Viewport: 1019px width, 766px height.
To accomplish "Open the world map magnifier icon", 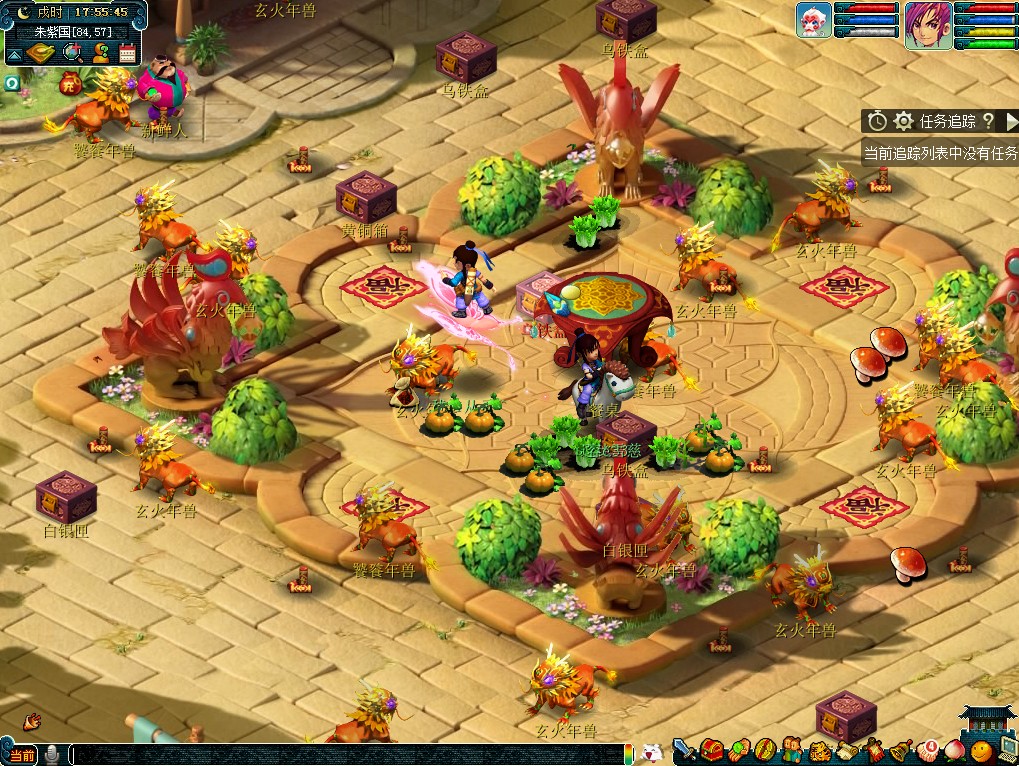I will tap(73, 54).
